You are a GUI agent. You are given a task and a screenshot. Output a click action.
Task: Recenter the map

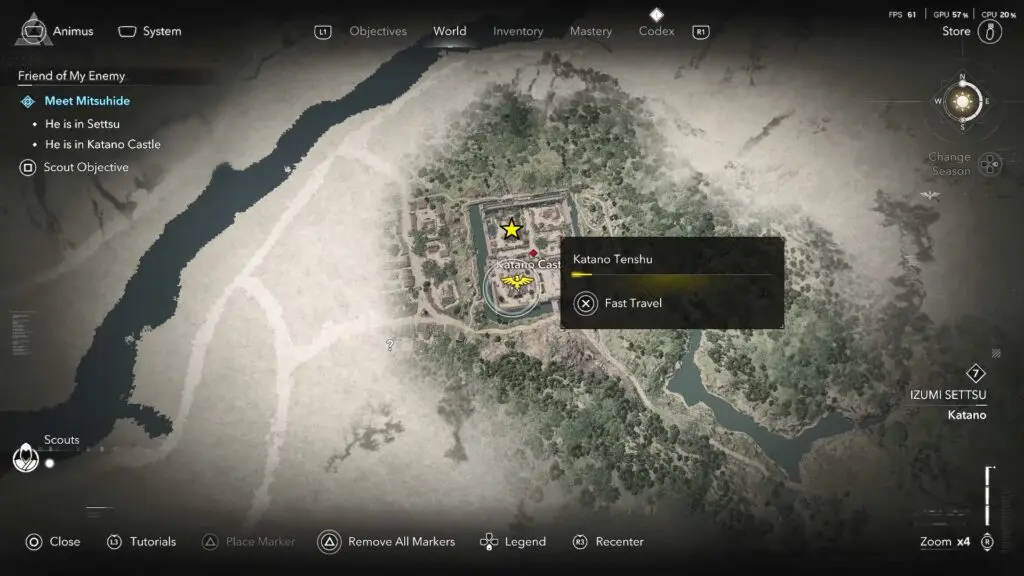(608, 541)
